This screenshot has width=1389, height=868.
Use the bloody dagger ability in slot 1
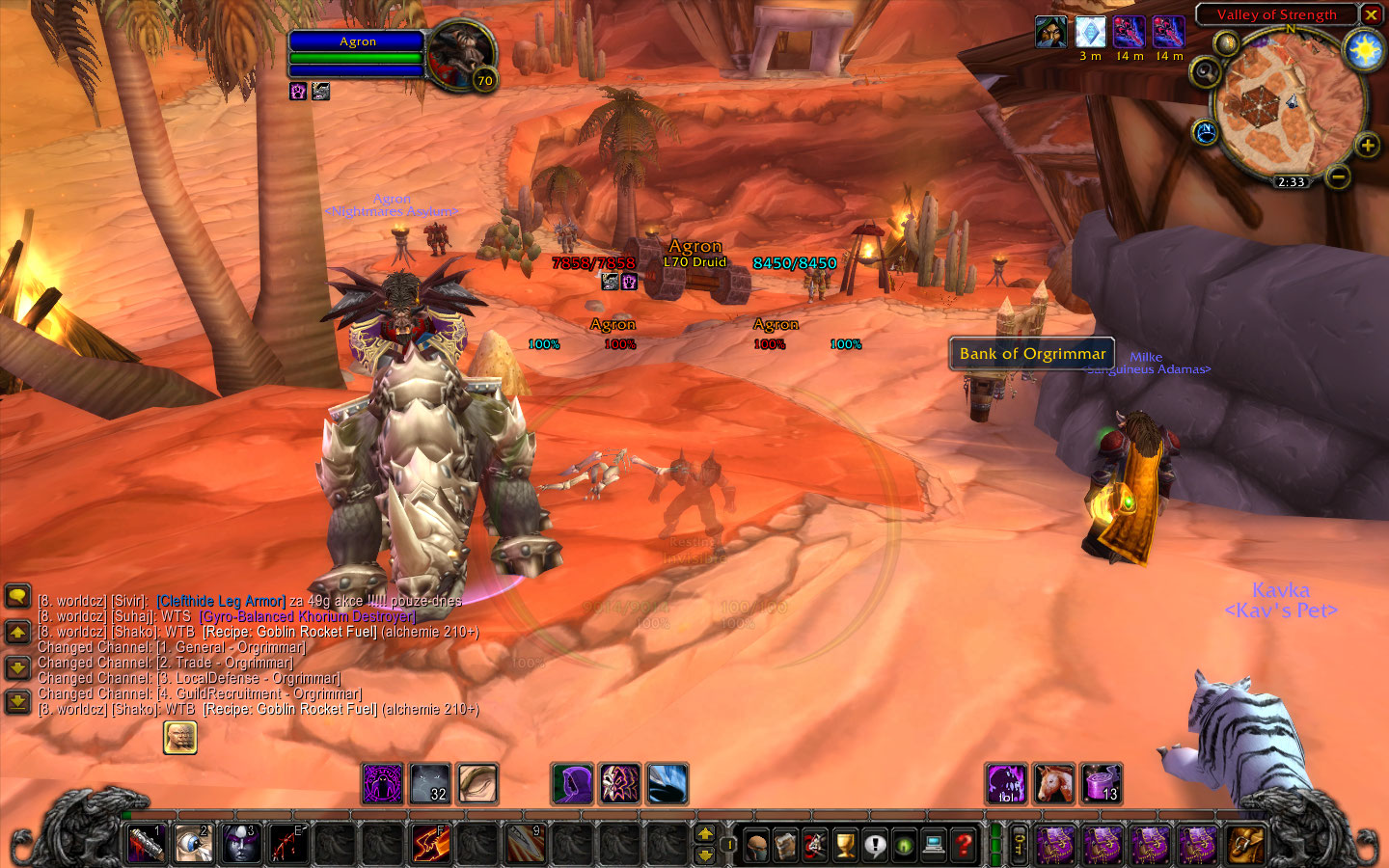147,844
